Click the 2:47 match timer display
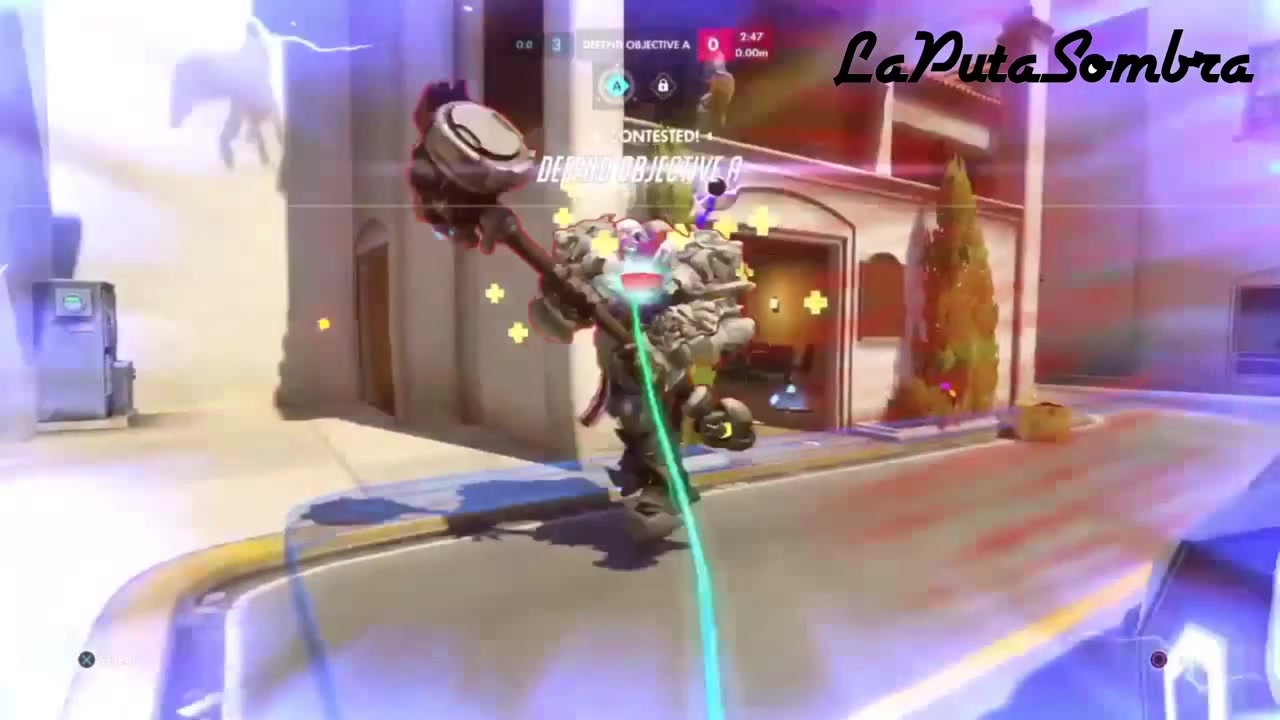1280x720 pixels. tap(751, 38)
